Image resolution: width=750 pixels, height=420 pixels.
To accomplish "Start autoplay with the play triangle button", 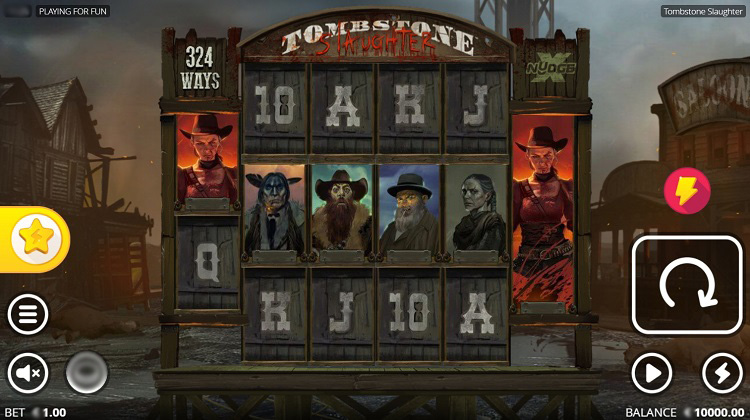I will click(x=651, y=373).
